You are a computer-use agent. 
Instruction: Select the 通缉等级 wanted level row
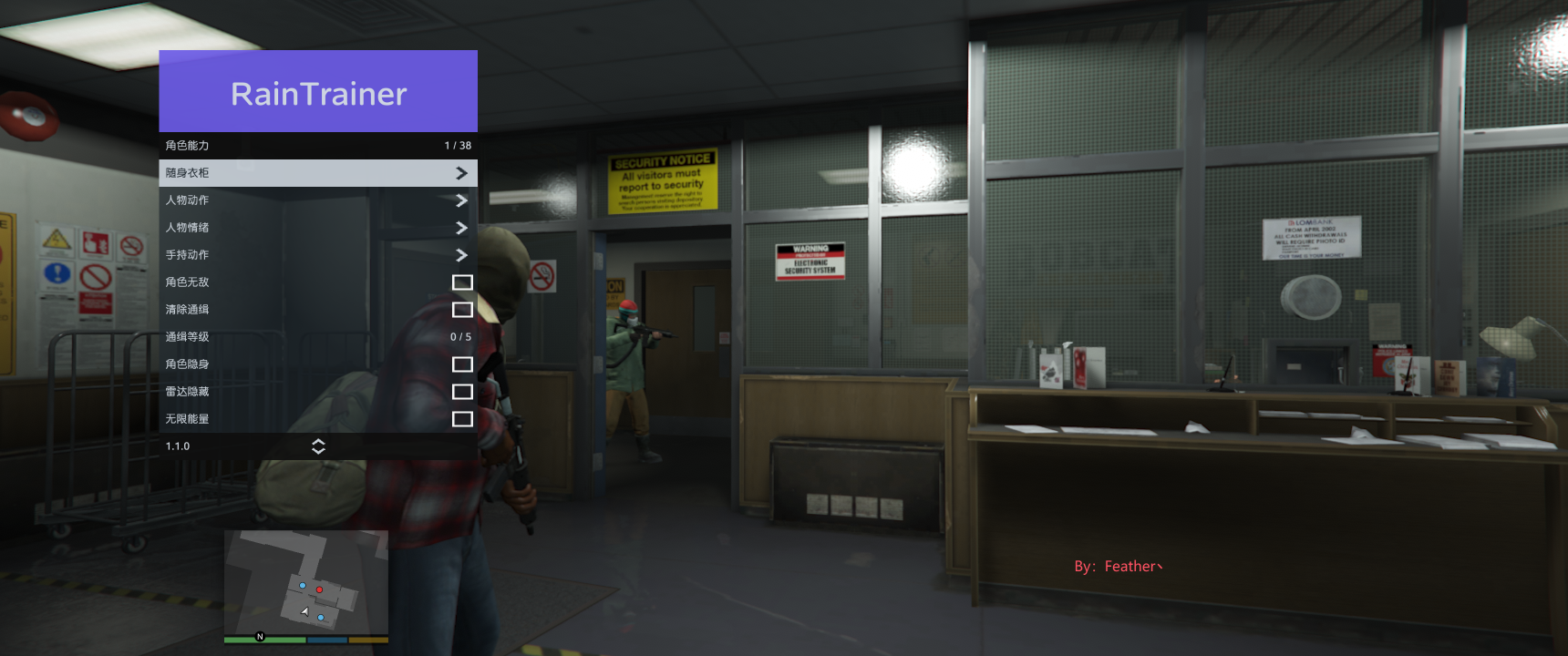pos(317,337)
